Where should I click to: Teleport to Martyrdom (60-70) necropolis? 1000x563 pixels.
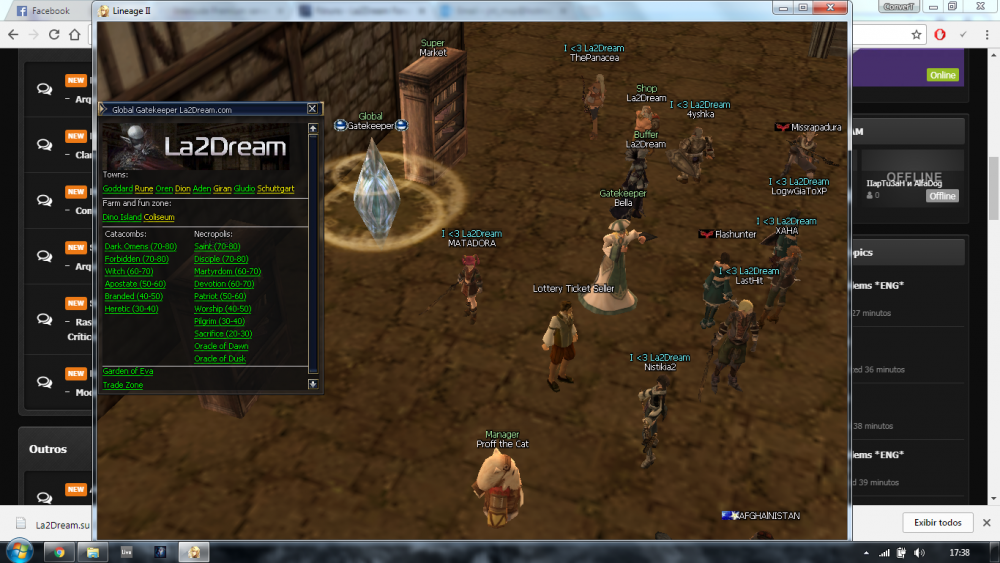coord(227,271)
